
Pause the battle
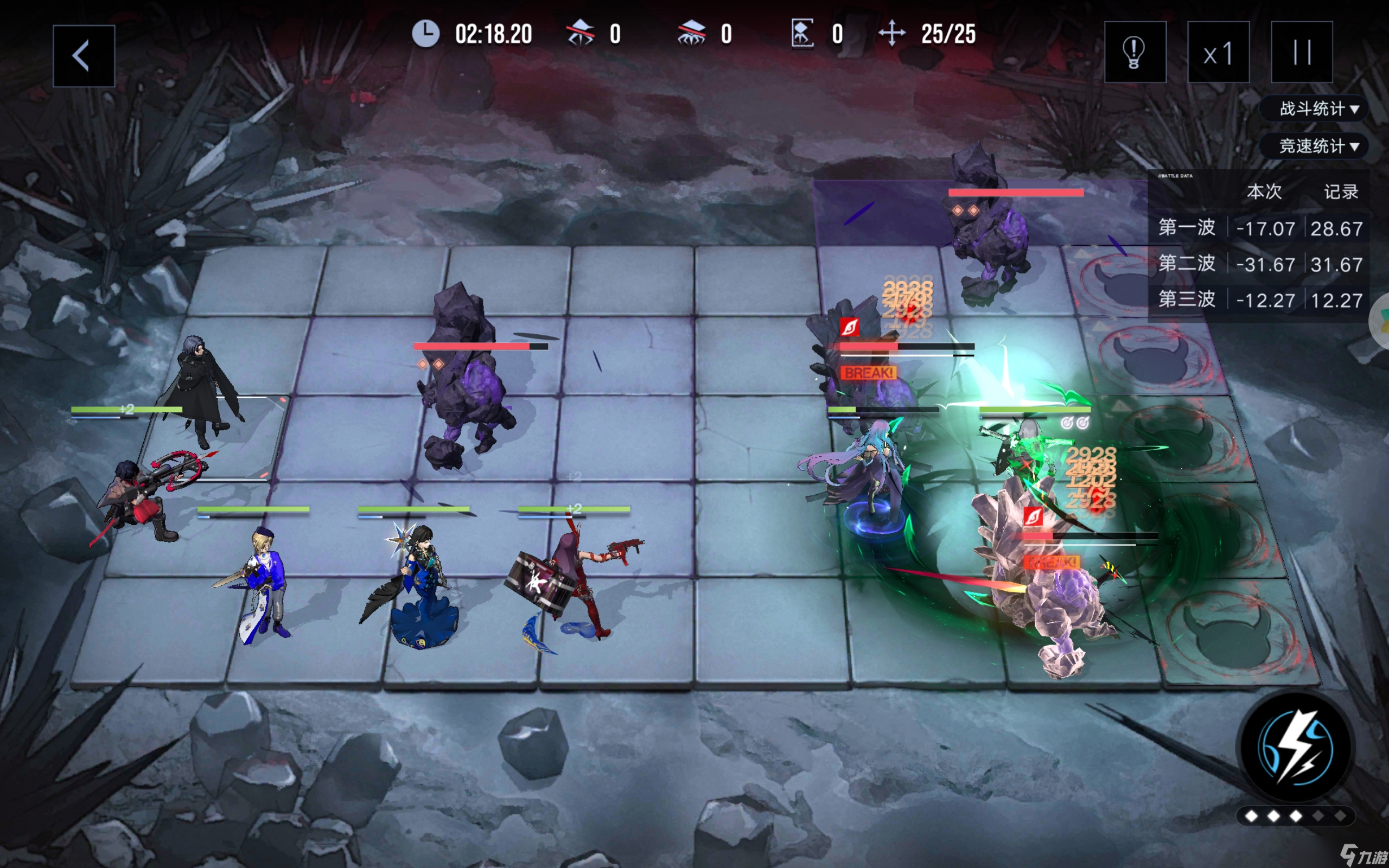click(1301, 52)
